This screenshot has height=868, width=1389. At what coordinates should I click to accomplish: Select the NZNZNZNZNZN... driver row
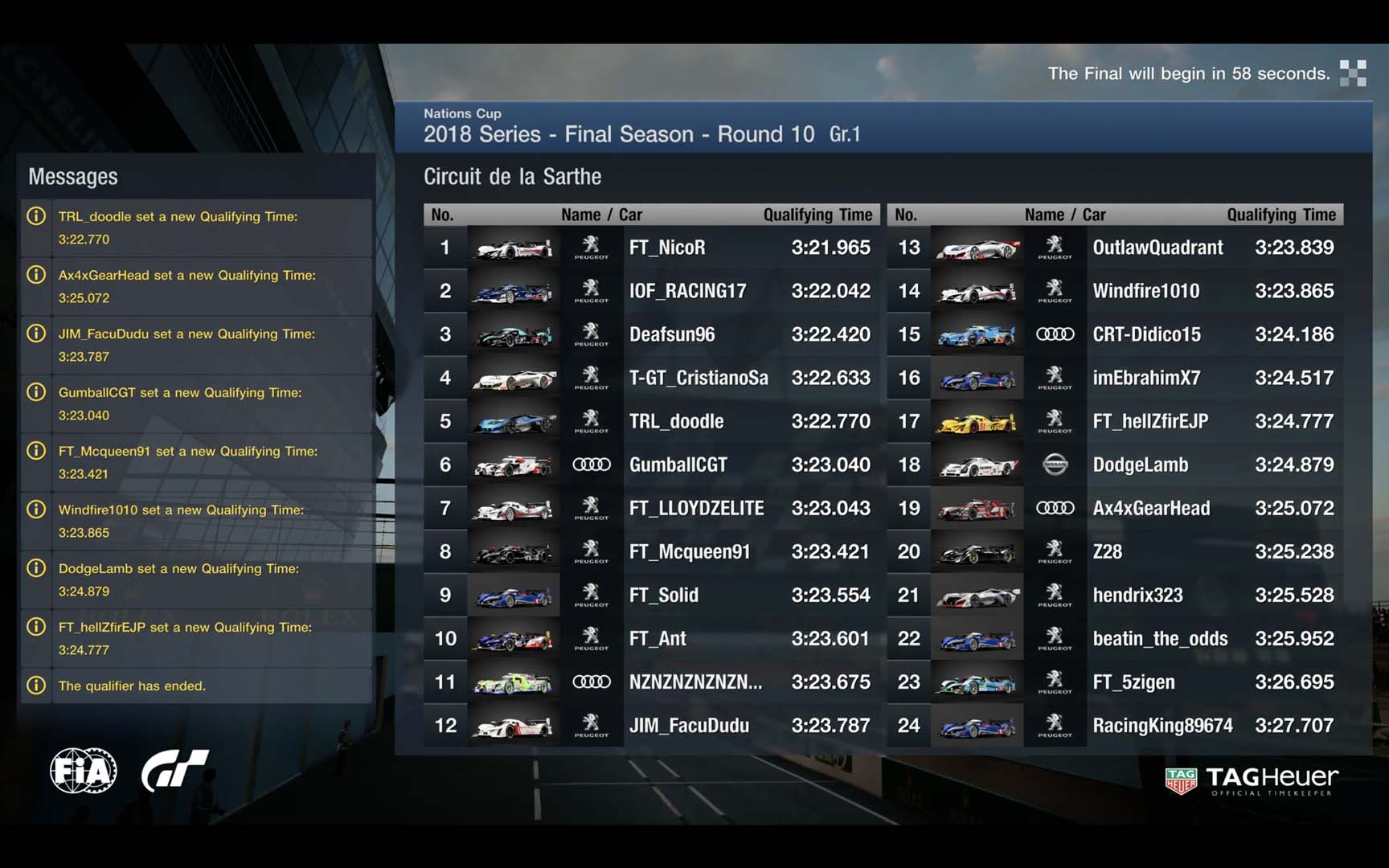point(695,682)
